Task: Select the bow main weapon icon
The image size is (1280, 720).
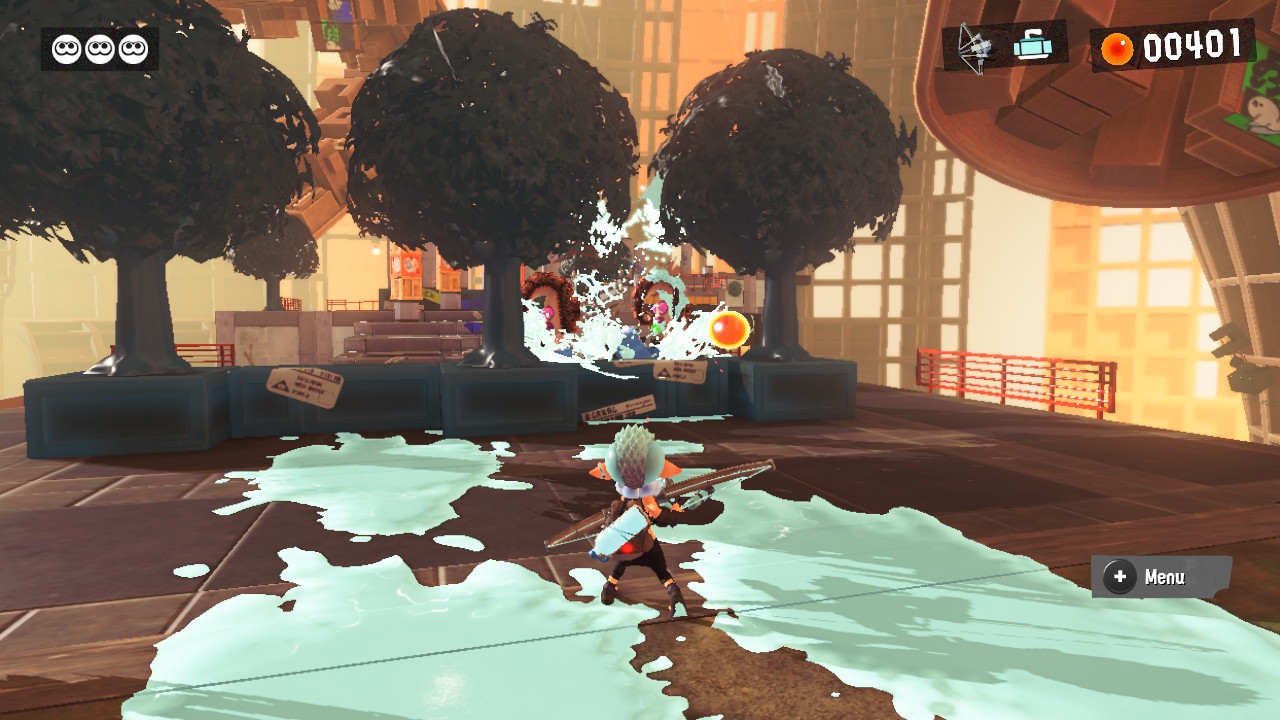Action: (973, 46)
